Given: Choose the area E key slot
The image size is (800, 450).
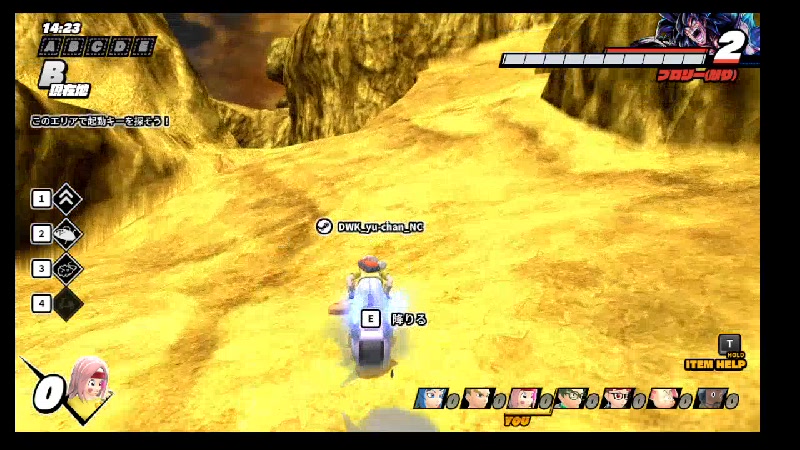Looking at the screenshot, I should (145, 47).
